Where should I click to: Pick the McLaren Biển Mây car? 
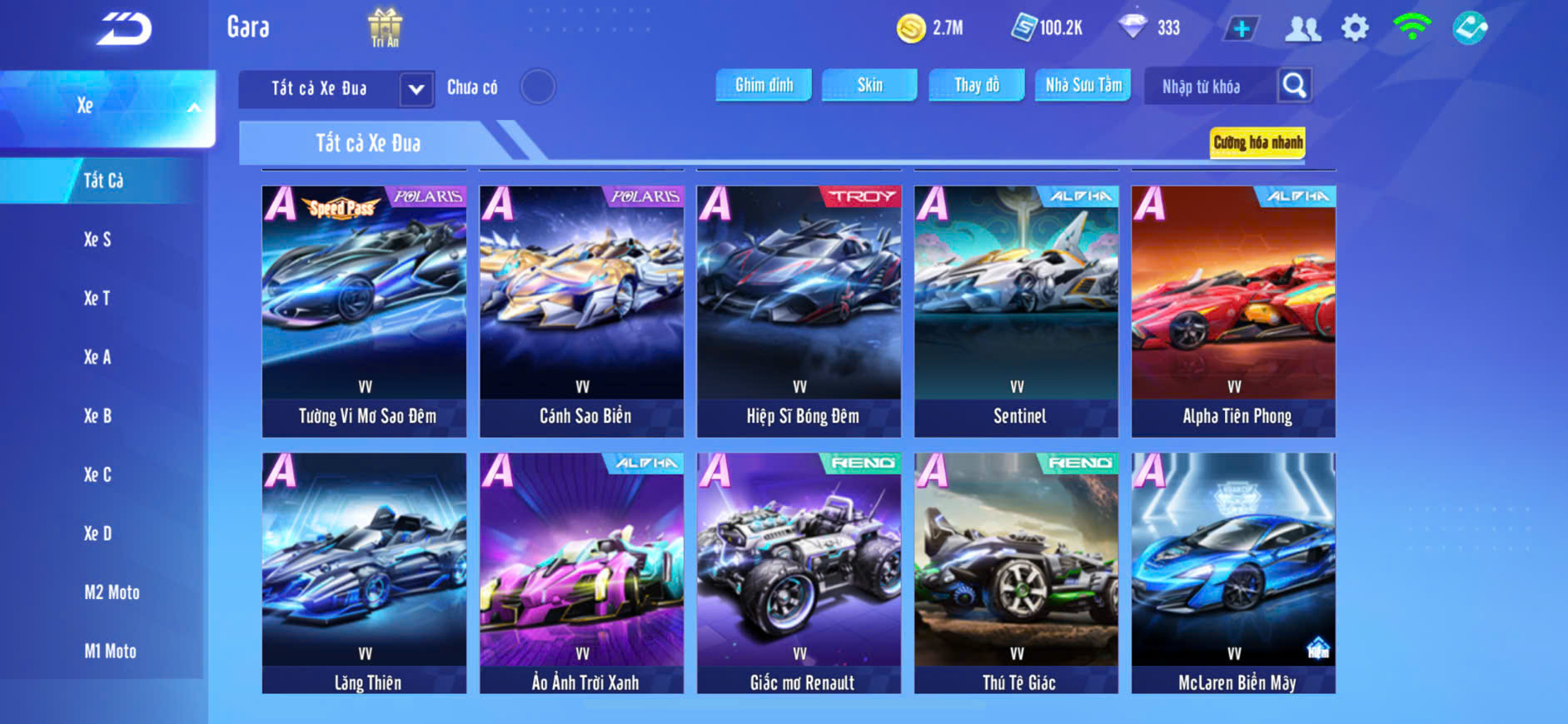(1233, 573)
